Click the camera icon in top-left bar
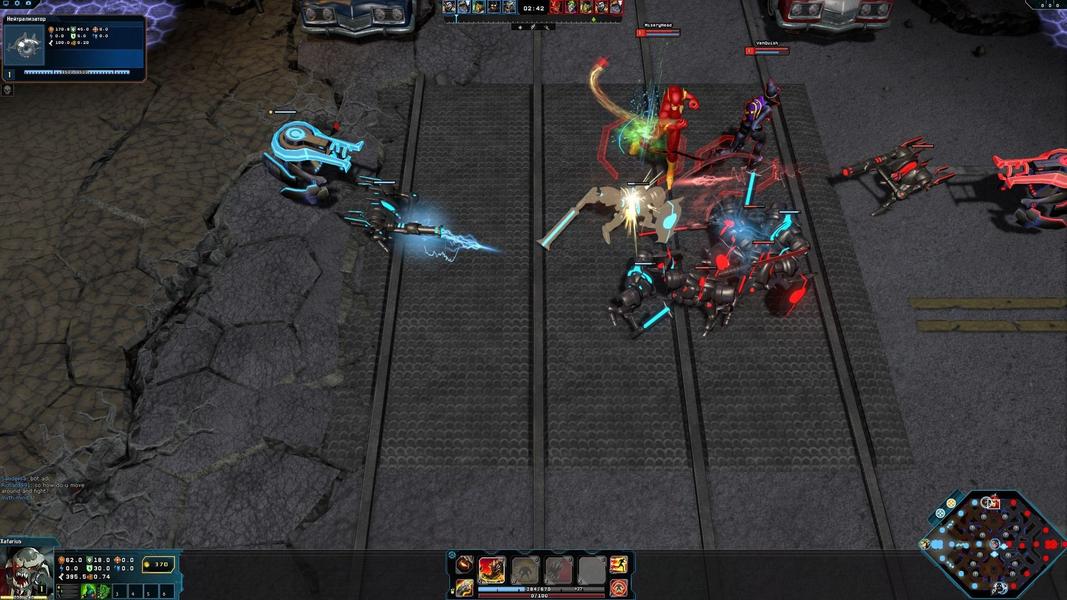 coord(28,4)
